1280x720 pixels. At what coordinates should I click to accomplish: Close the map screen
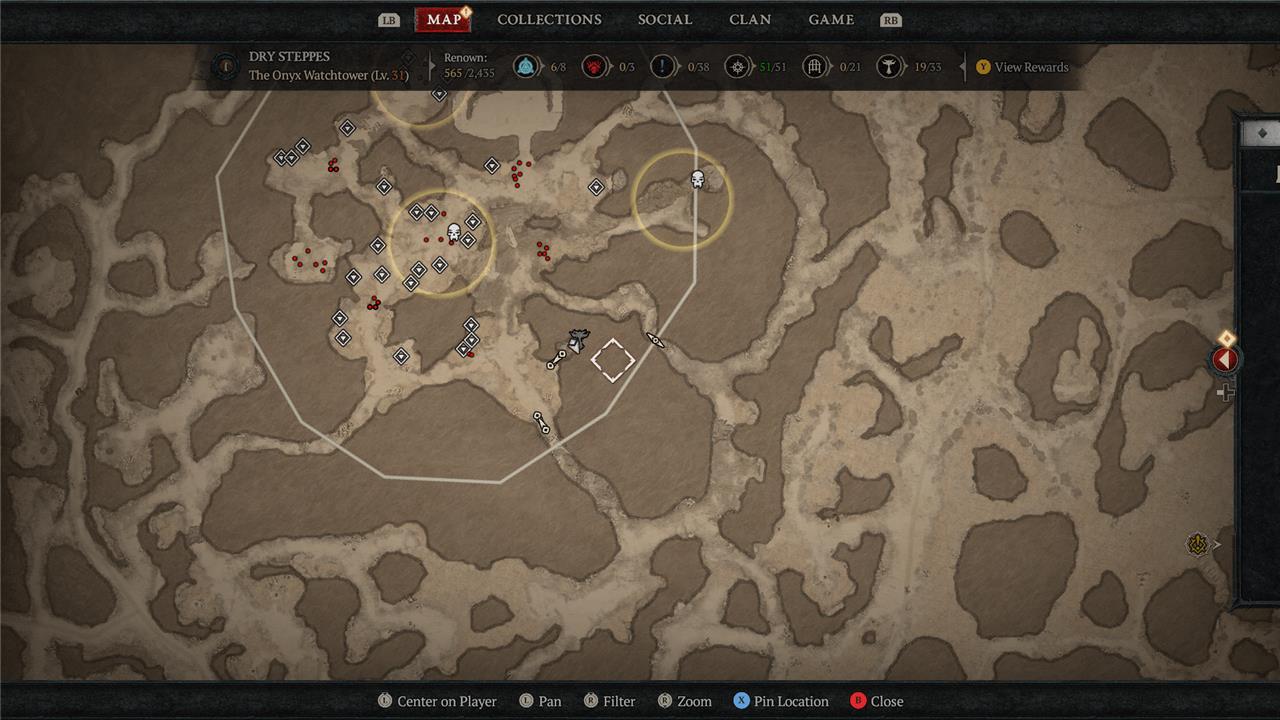pos(876,701)
